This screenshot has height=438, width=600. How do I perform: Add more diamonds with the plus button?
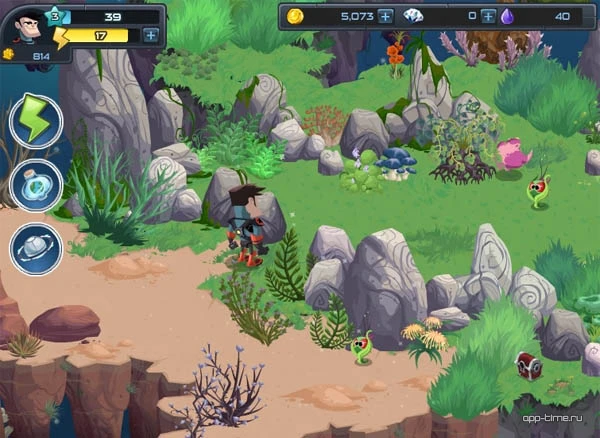point(488,16)
